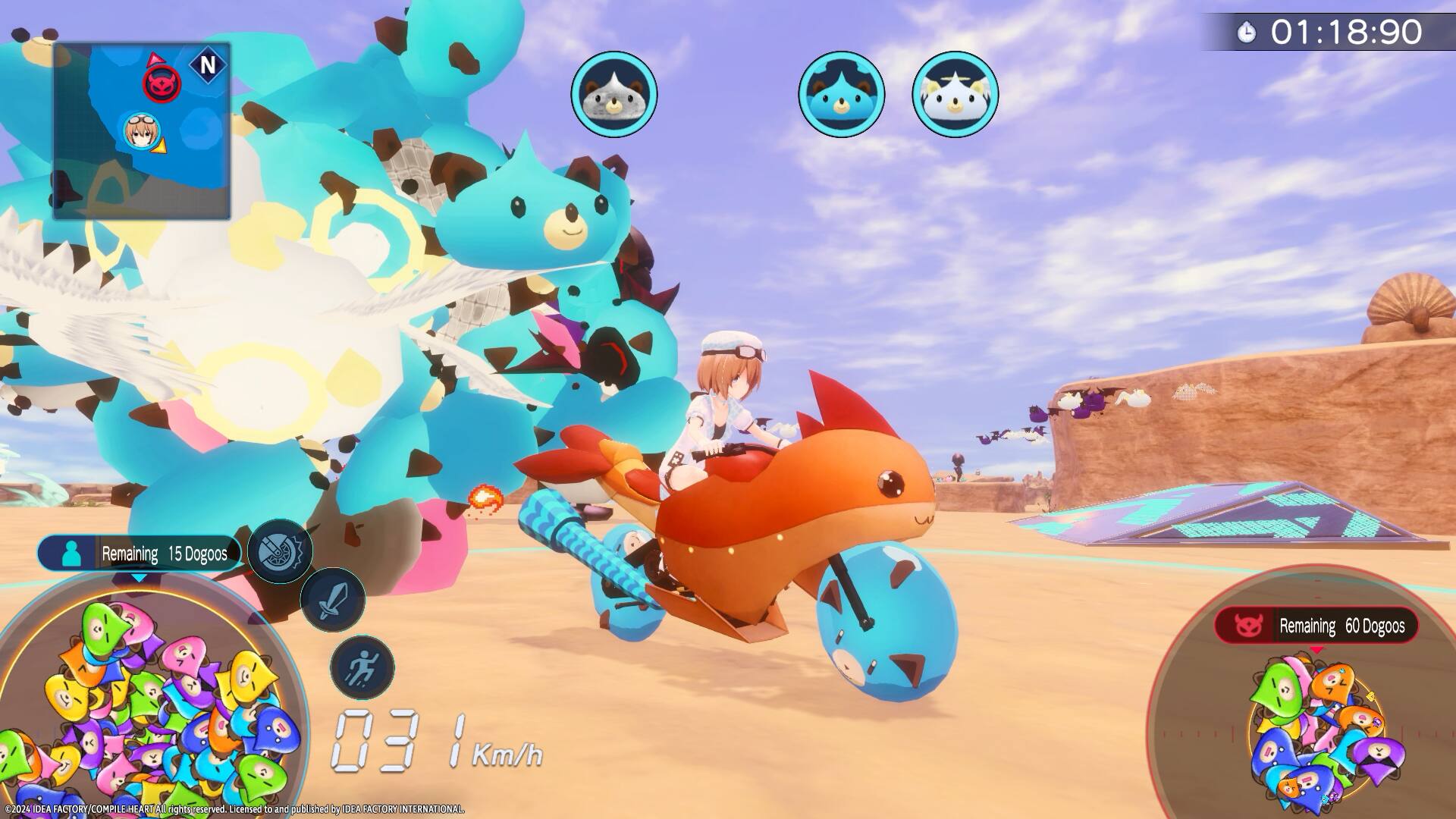Click the north compass indicator

tap(207, 65)
